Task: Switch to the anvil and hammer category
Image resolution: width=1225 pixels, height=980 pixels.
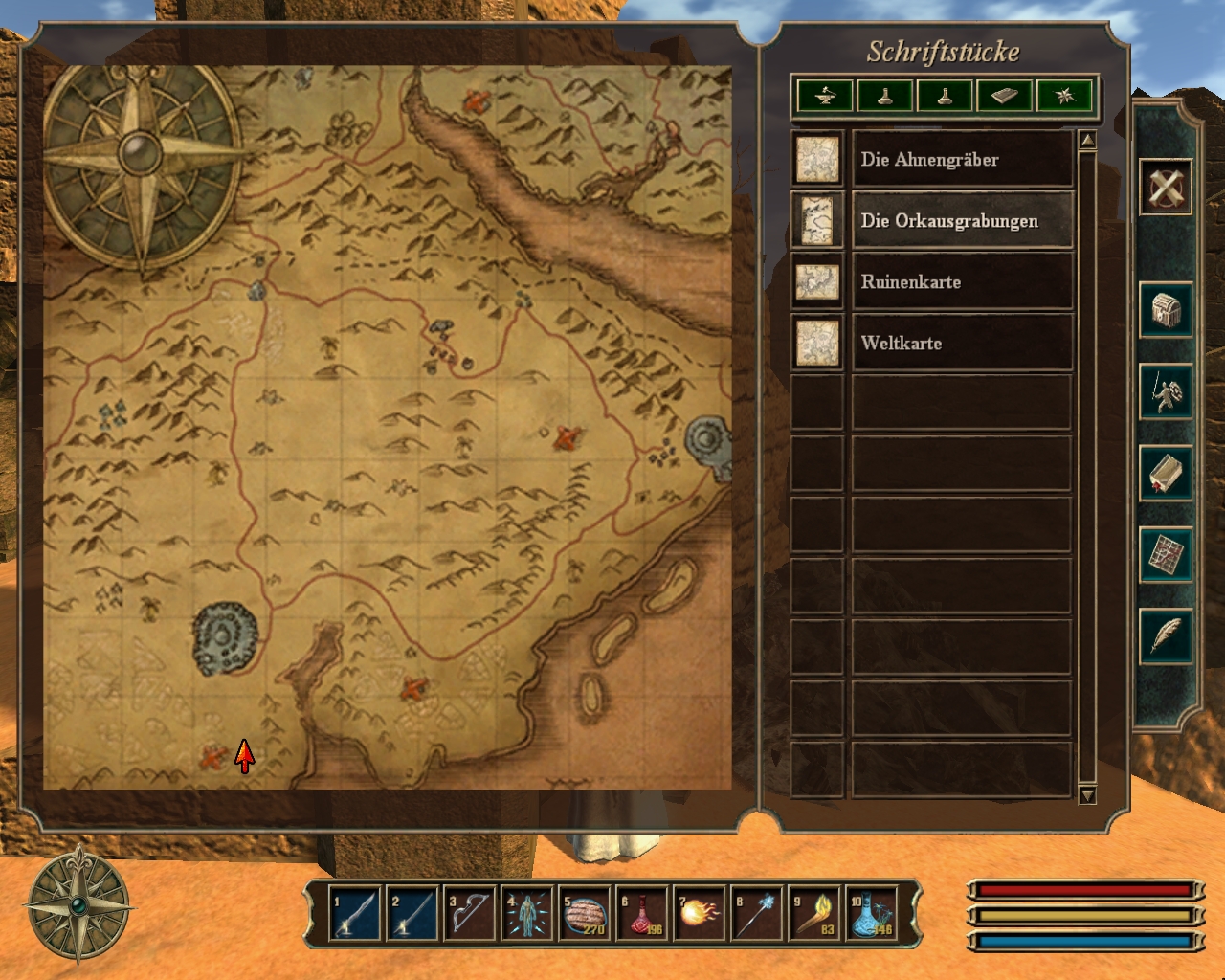Action: pos(825,96)
